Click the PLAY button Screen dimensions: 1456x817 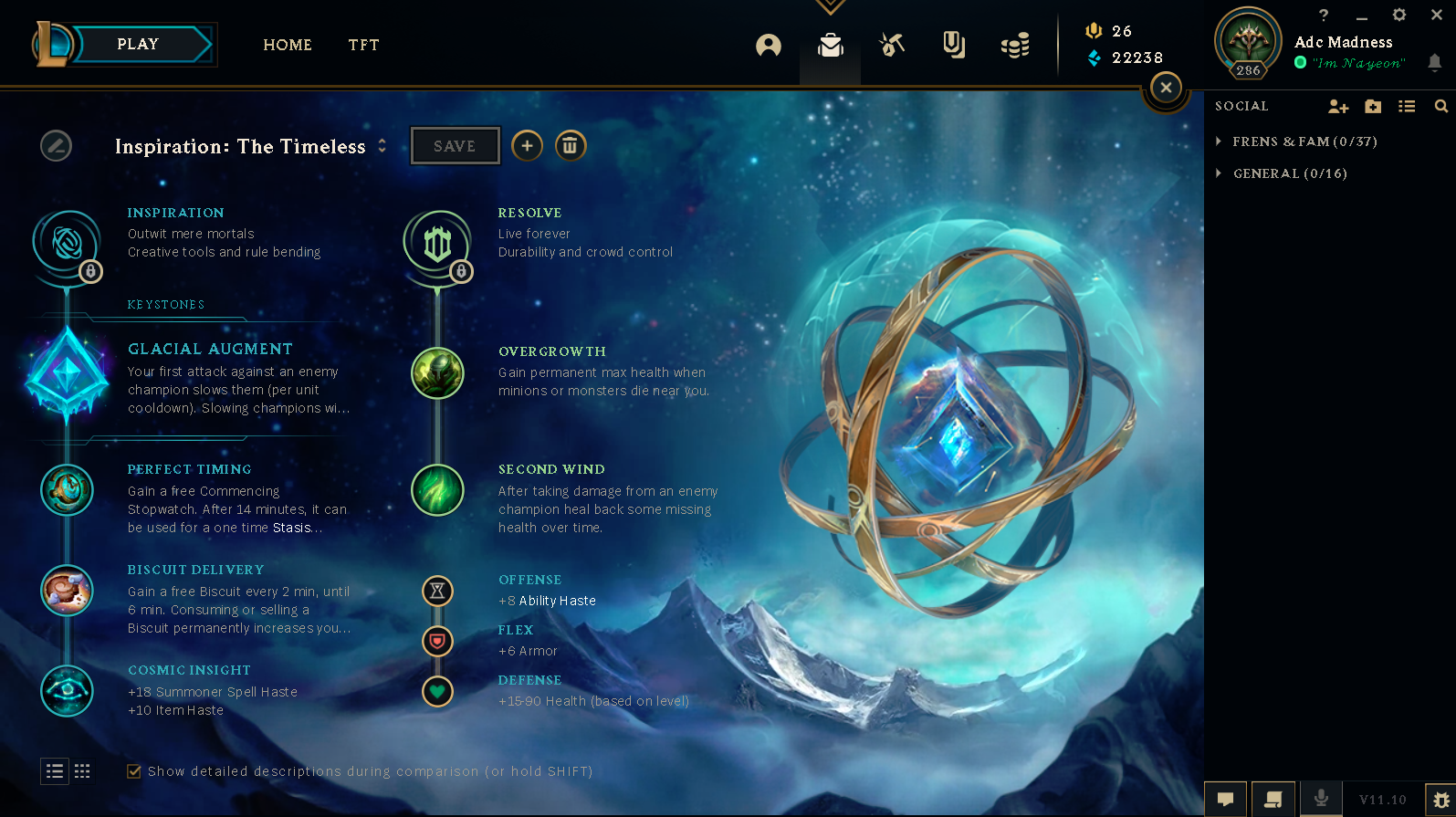tap(138, 45)
